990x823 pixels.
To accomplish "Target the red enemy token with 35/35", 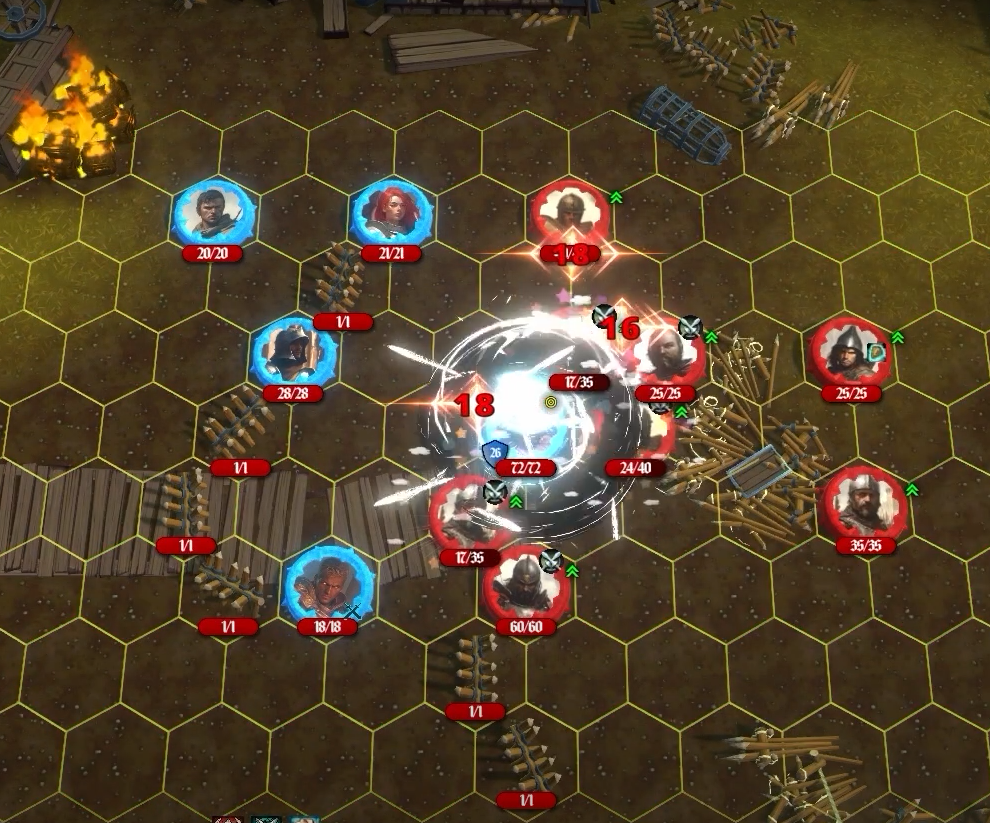I will 865,506.
